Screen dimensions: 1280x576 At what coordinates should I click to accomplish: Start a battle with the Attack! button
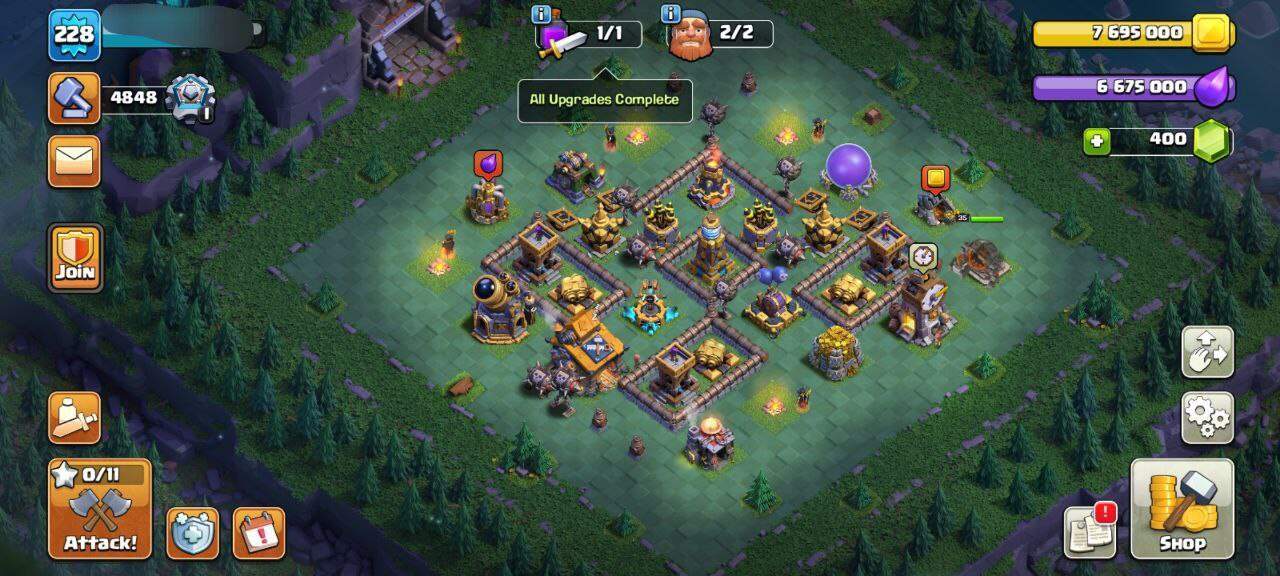click(100, 509)
